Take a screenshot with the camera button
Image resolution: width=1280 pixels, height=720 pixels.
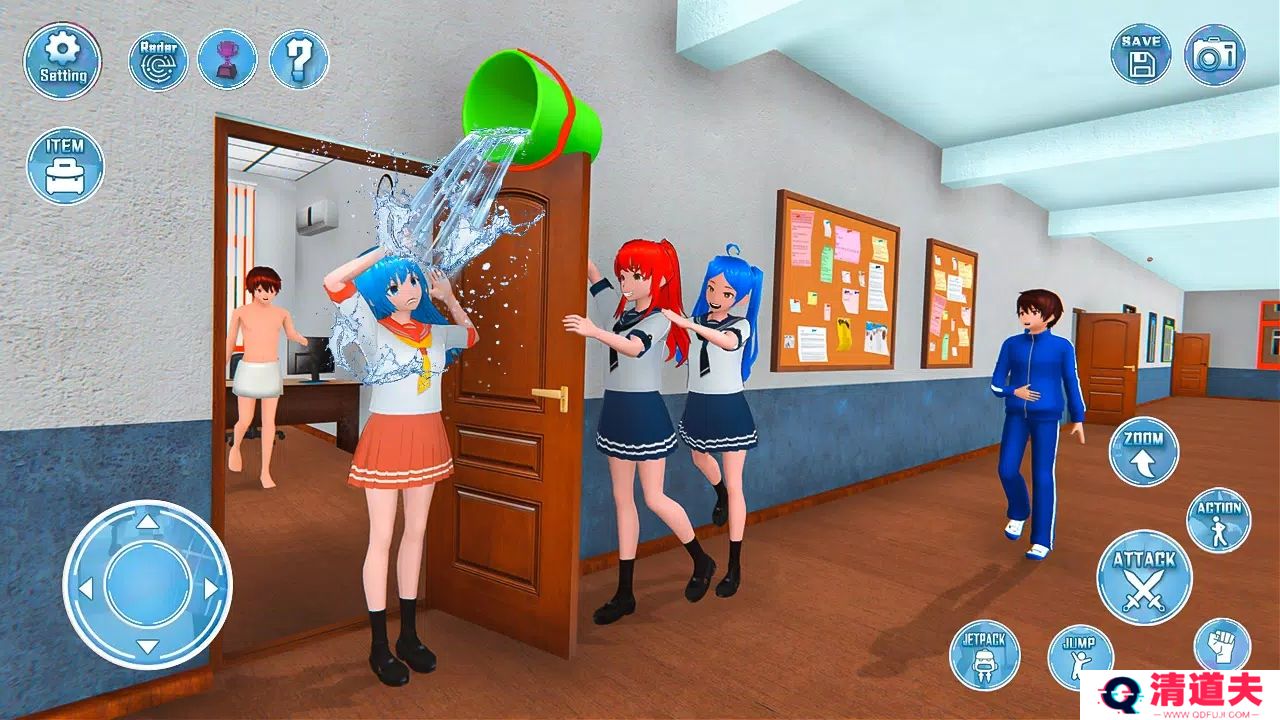[x=1214, y=54]
